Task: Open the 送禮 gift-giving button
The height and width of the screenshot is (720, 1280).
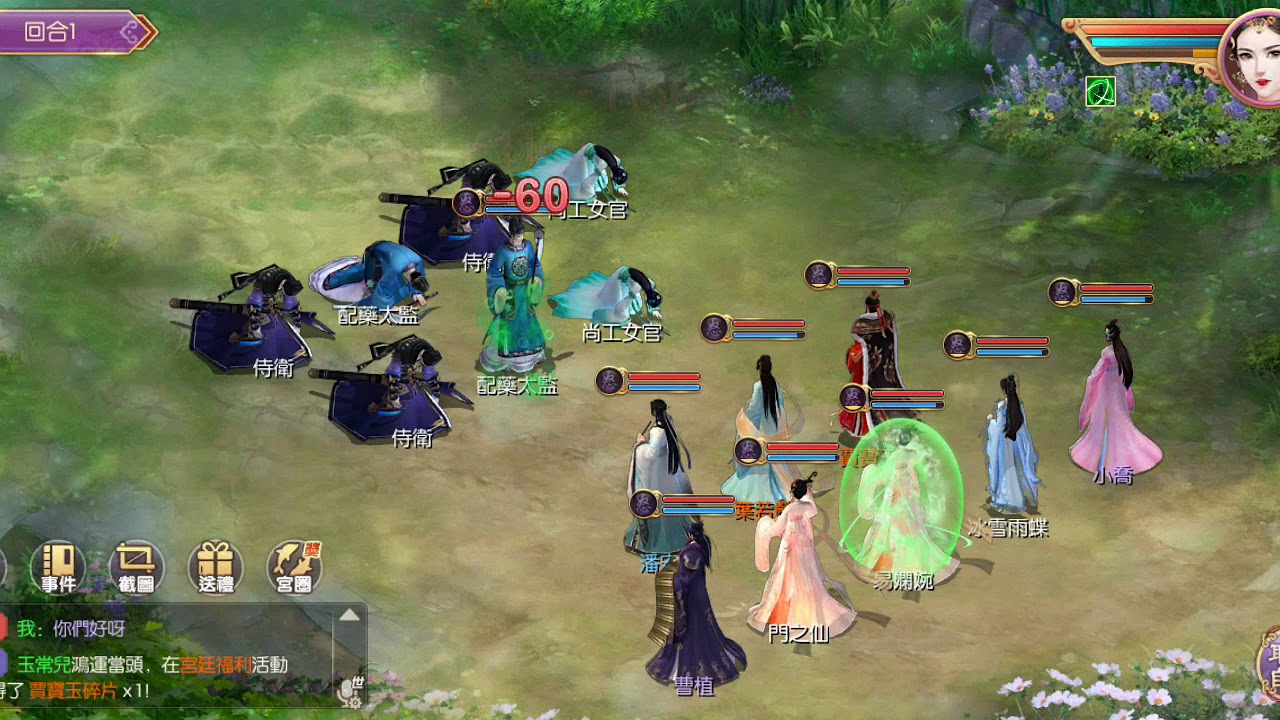Action: pos(215,567)
